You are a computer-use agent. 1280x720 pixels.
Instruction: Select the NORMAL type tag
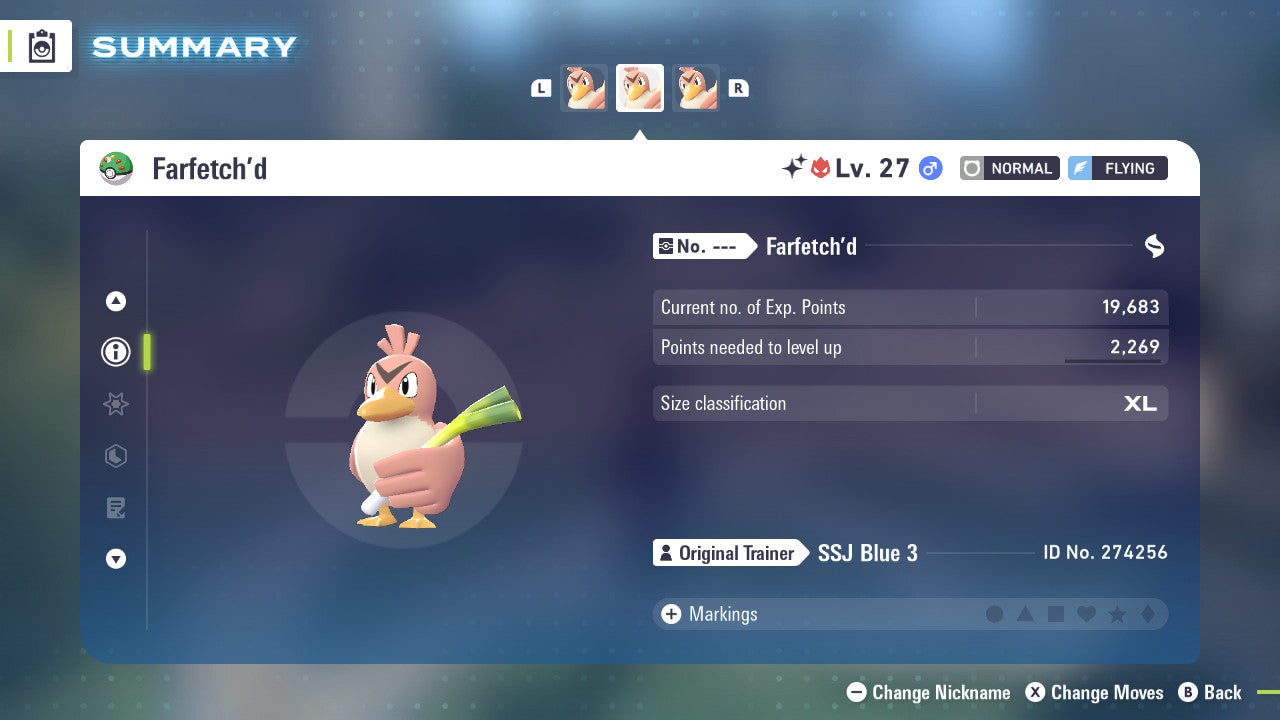(1009, 168)
